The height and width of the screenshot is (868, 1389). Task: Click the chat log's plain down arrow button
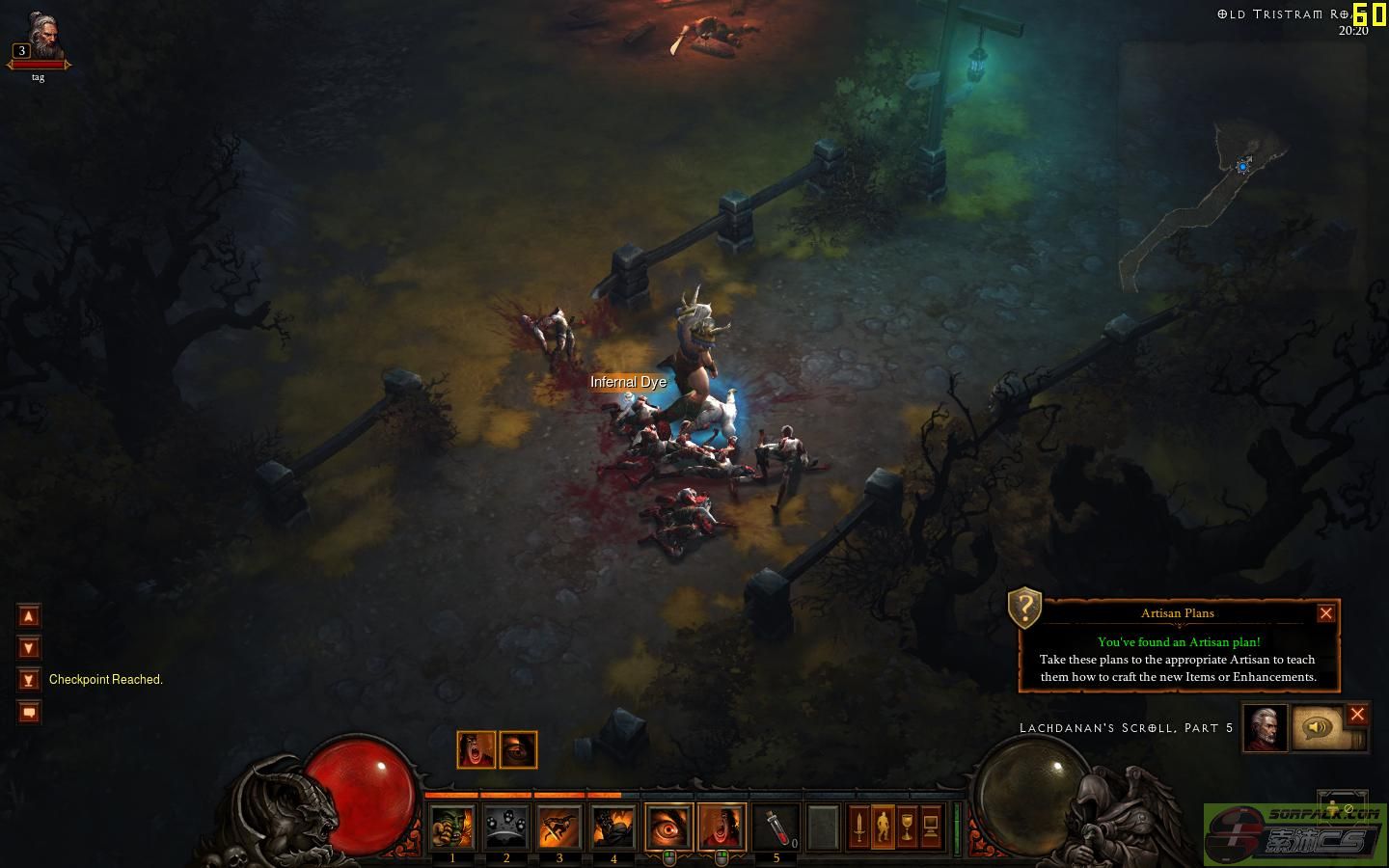pyautogui.click(x=29, y=648)
